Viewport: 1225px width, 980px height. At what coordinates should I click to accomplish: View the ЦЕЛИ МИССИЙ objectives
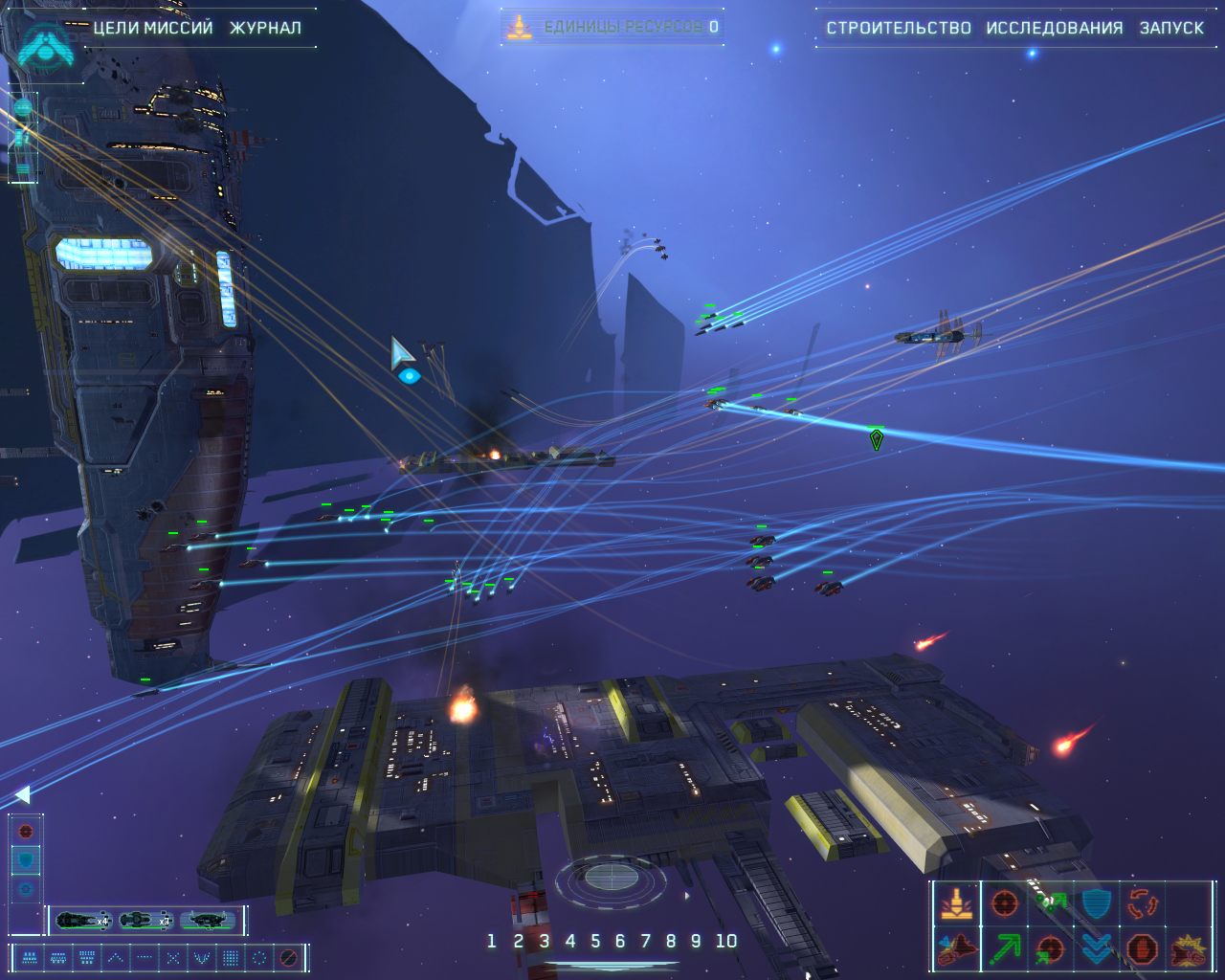[150, 29]
